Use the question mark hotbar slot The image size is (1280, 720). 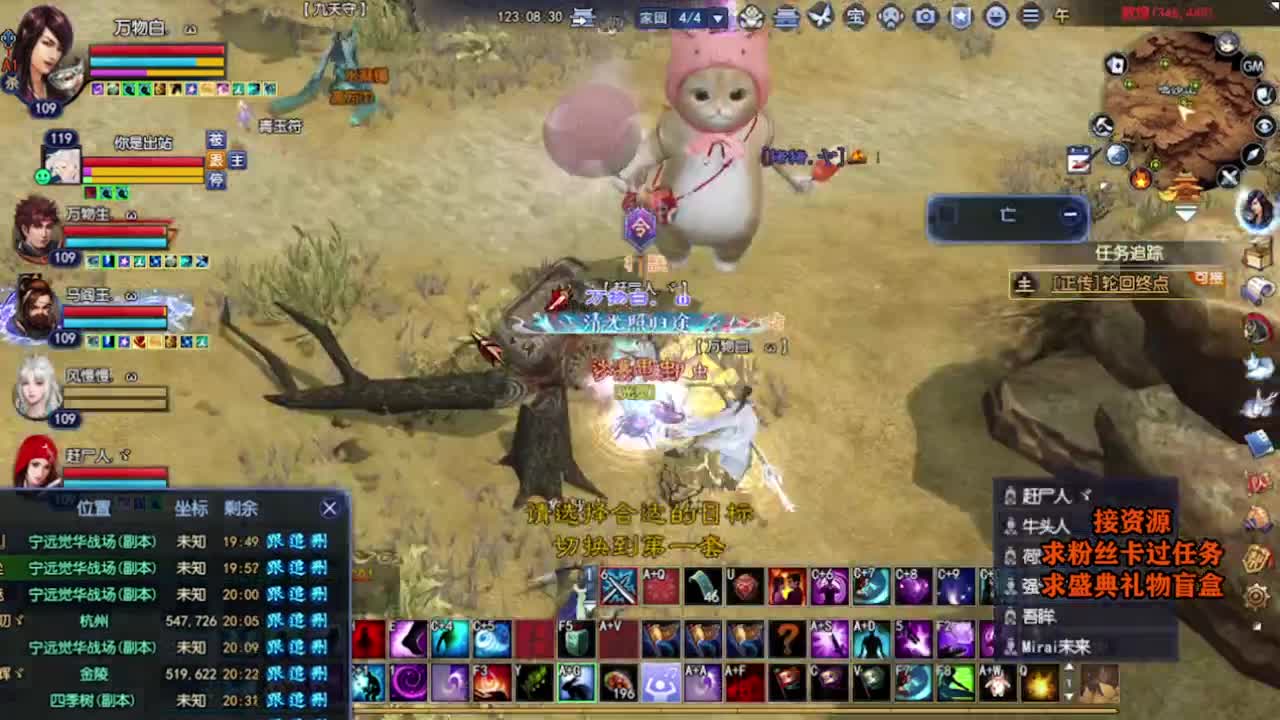point(788,638)
